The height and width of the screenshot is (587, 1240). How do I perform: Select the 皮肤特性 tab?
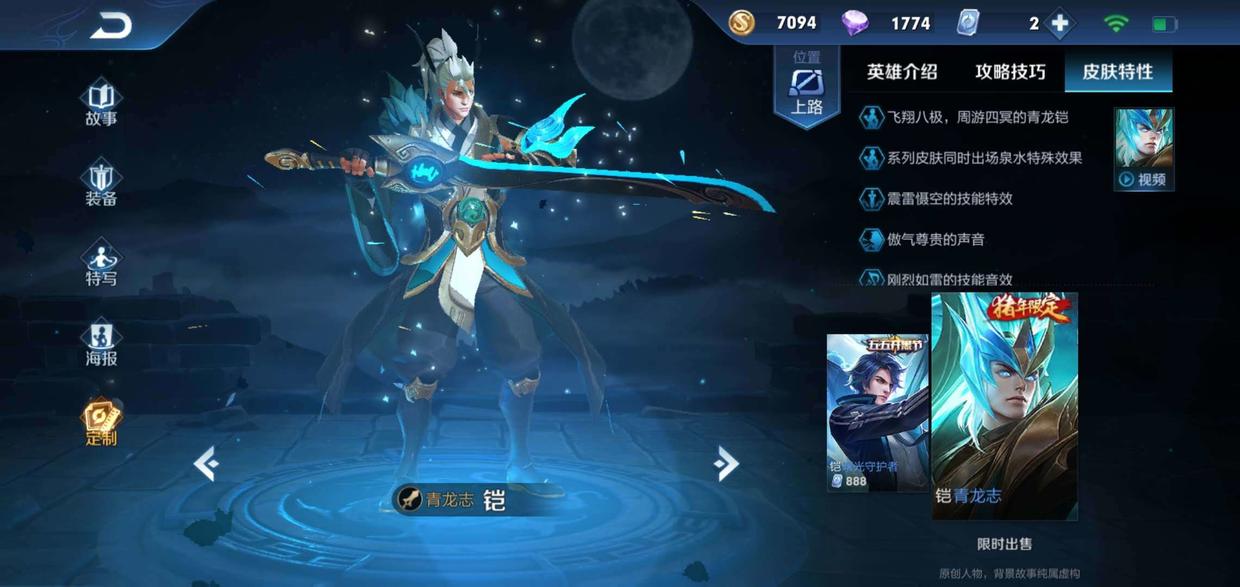pos(1118,72)
